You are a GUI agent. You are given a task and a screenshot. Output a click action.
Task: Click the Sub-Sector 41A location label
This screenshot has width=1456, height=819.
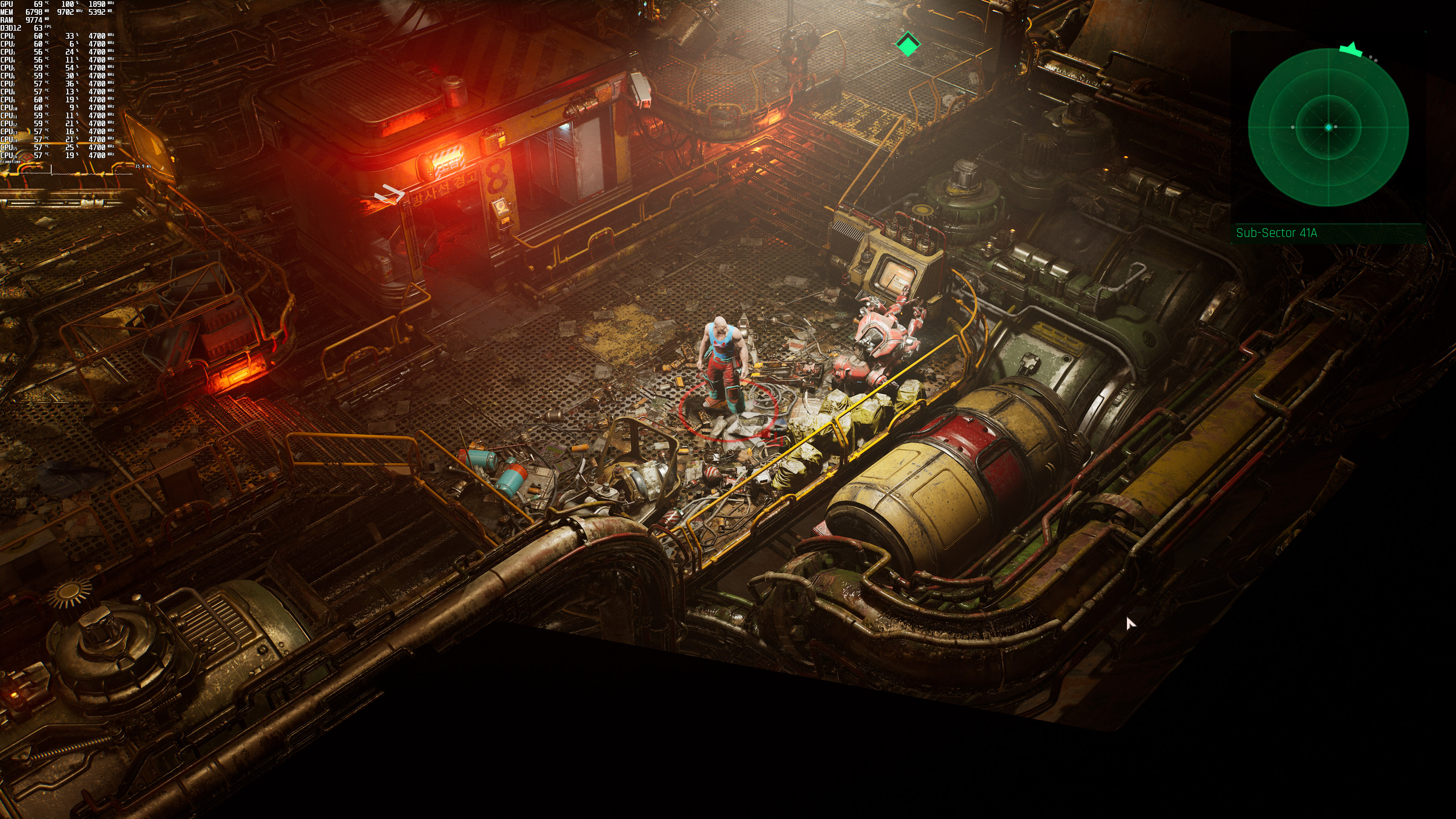[x=1276, y=233]
